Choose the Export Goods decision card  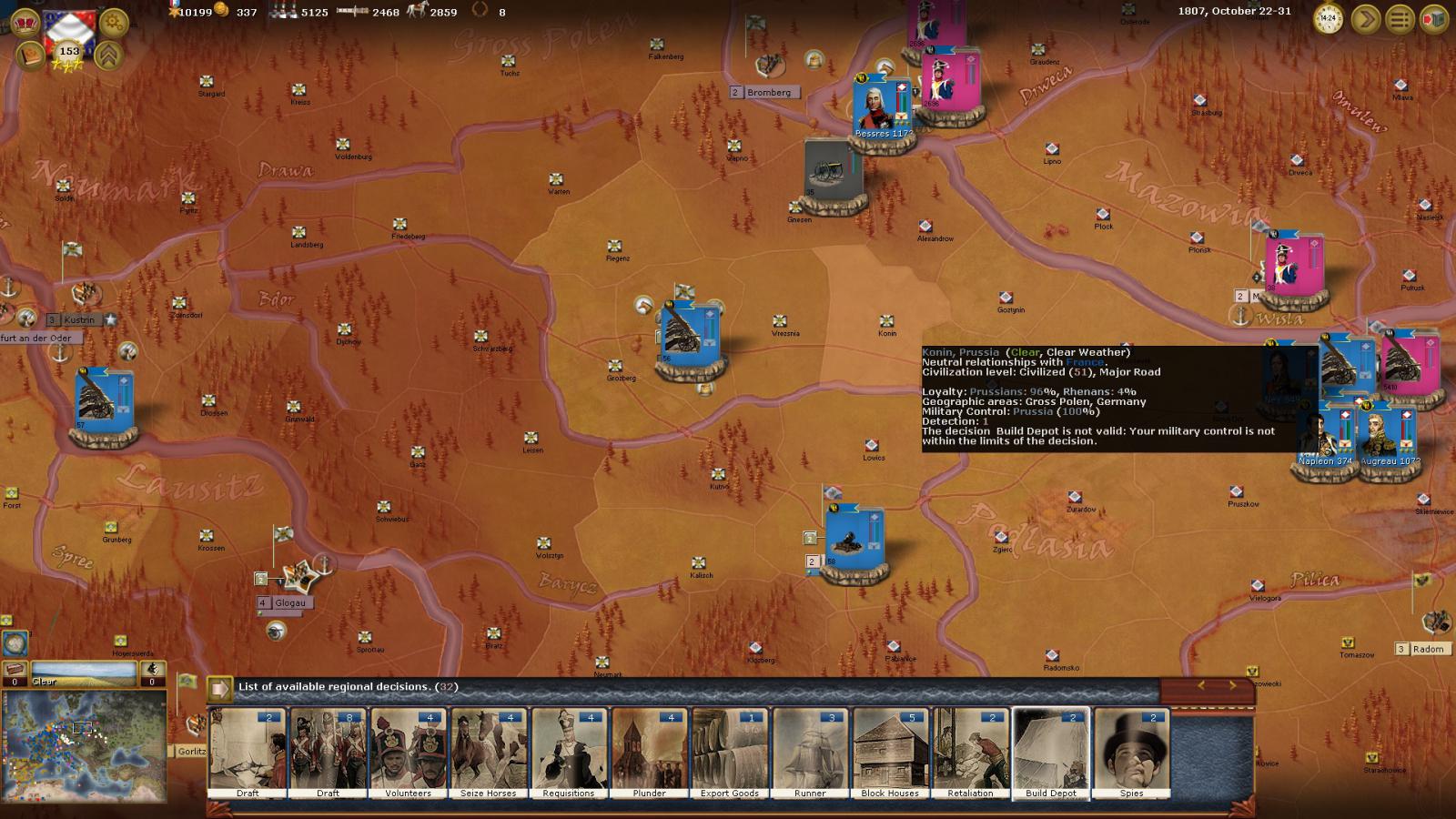(730, 753)
